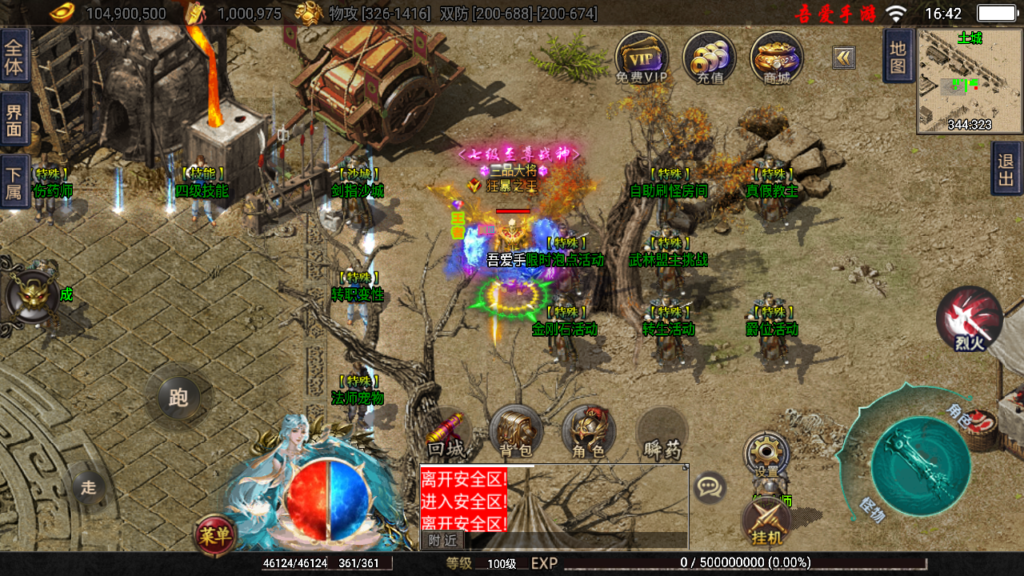Open the 地图 map button

(x=898, y=56)
